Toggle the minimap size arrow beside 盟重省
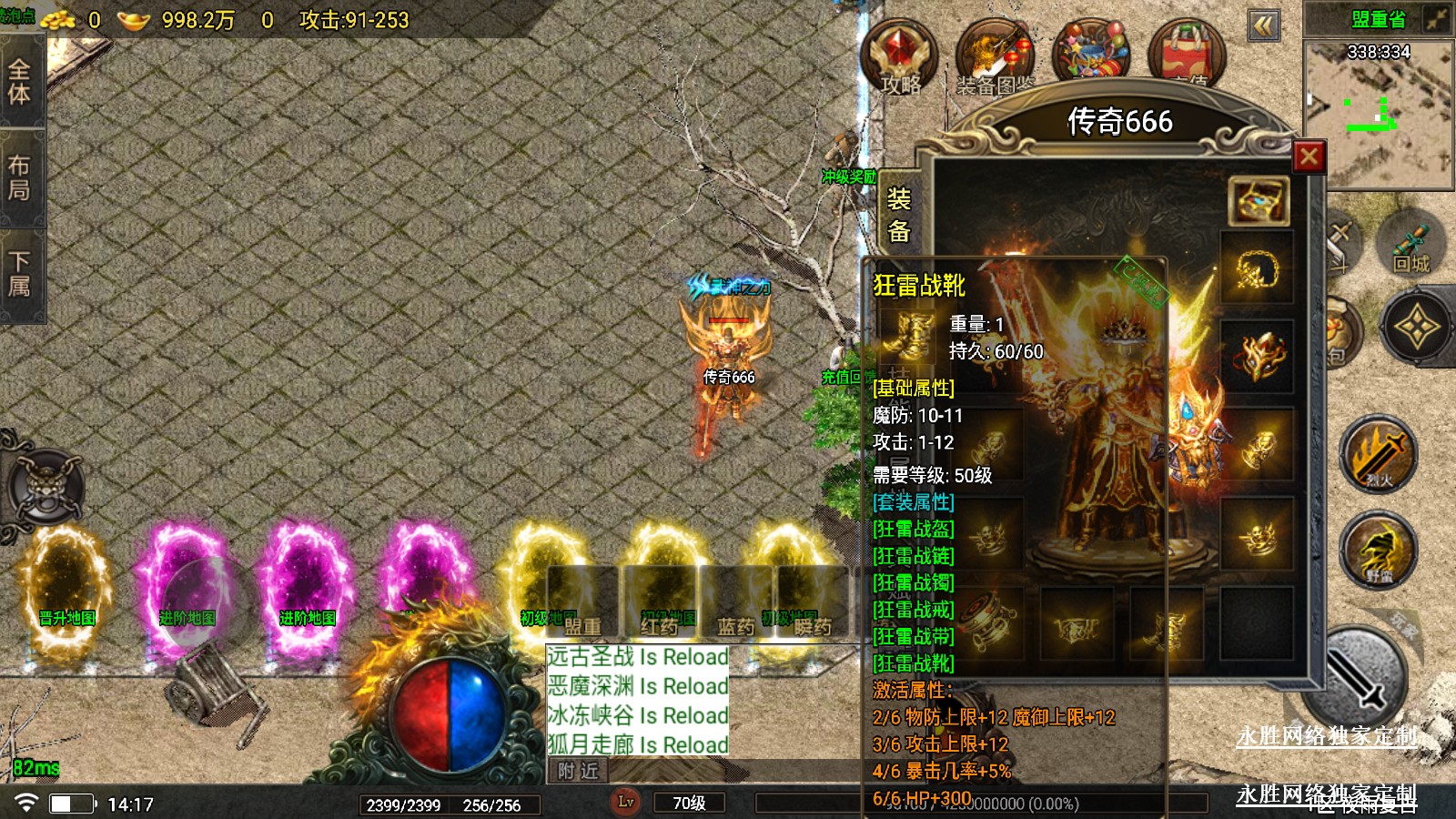Viewport: 1456px width, 819px height. click(x=1436, y=19)
